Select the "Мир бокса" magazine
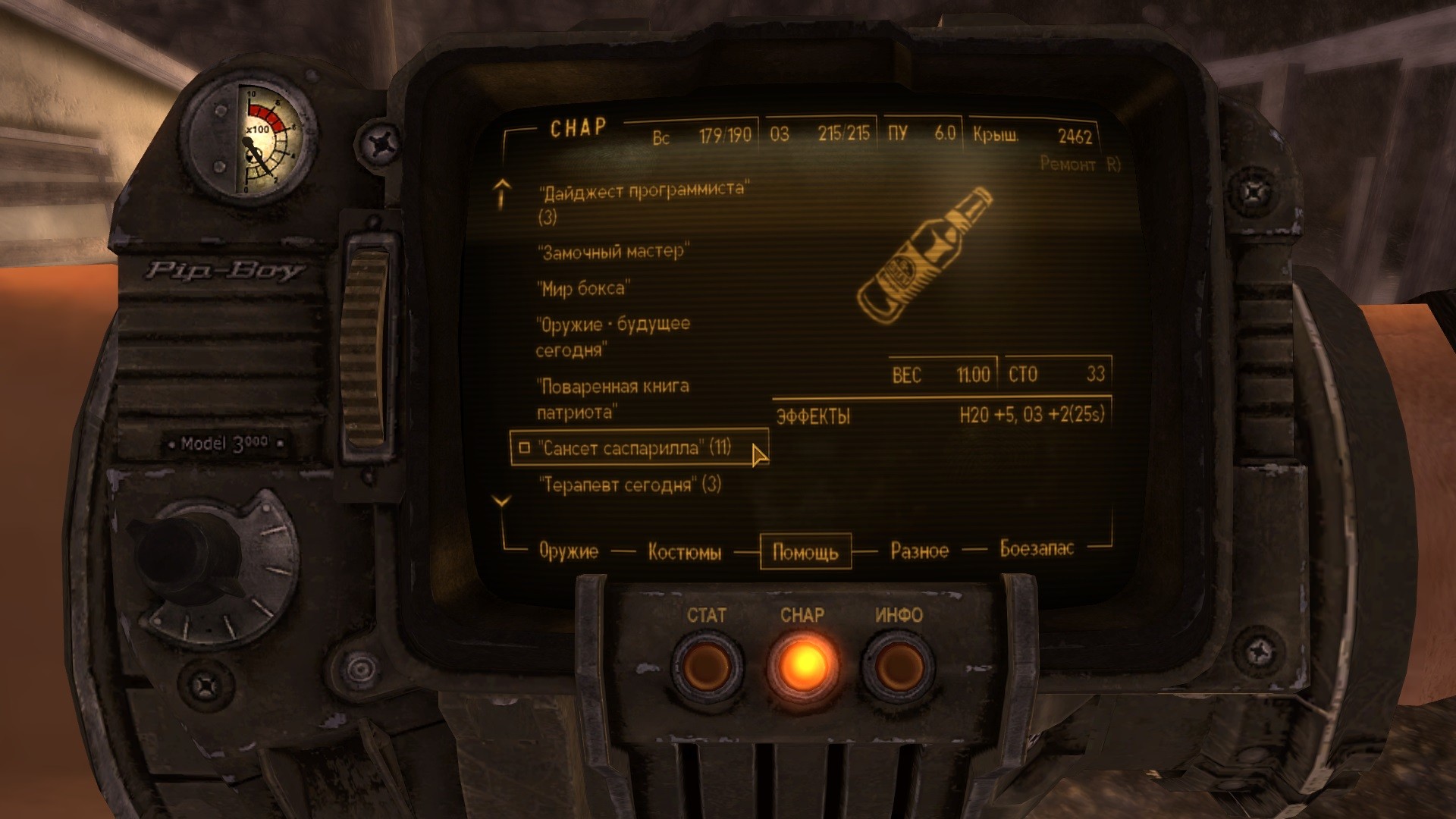This screenshot has width=1456, height=819. [x=584, y=288]
